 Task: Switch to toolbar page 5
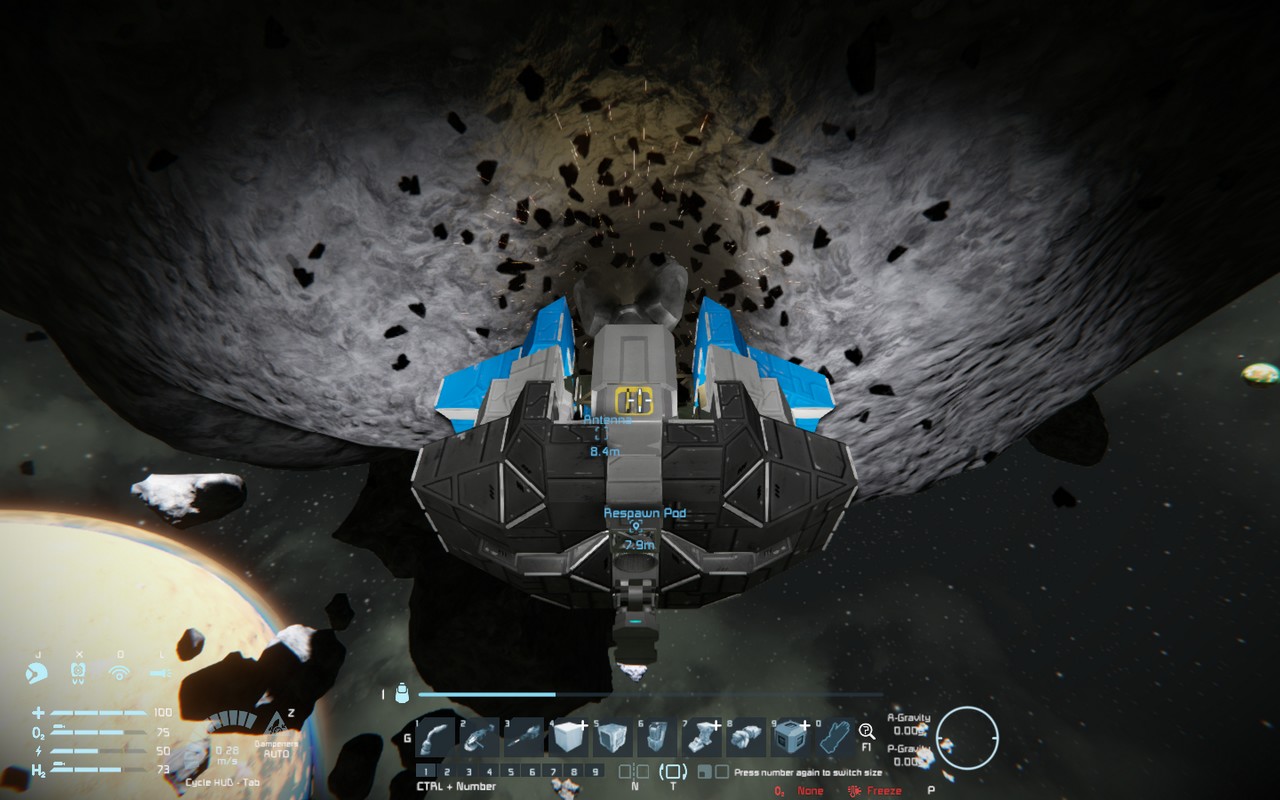point(510,771)
